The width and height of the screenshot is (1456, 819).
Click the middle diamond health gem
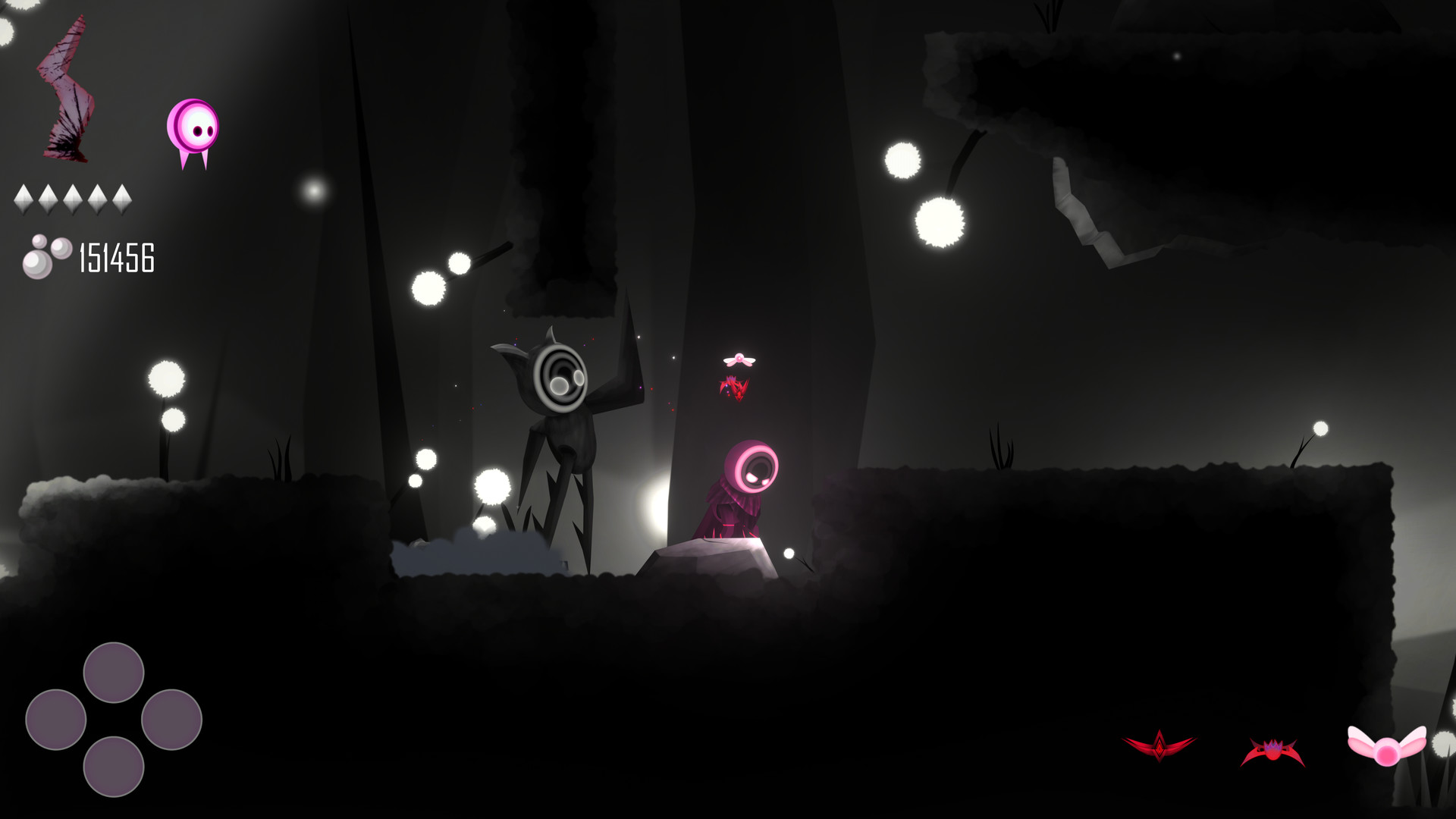point(74,199)
